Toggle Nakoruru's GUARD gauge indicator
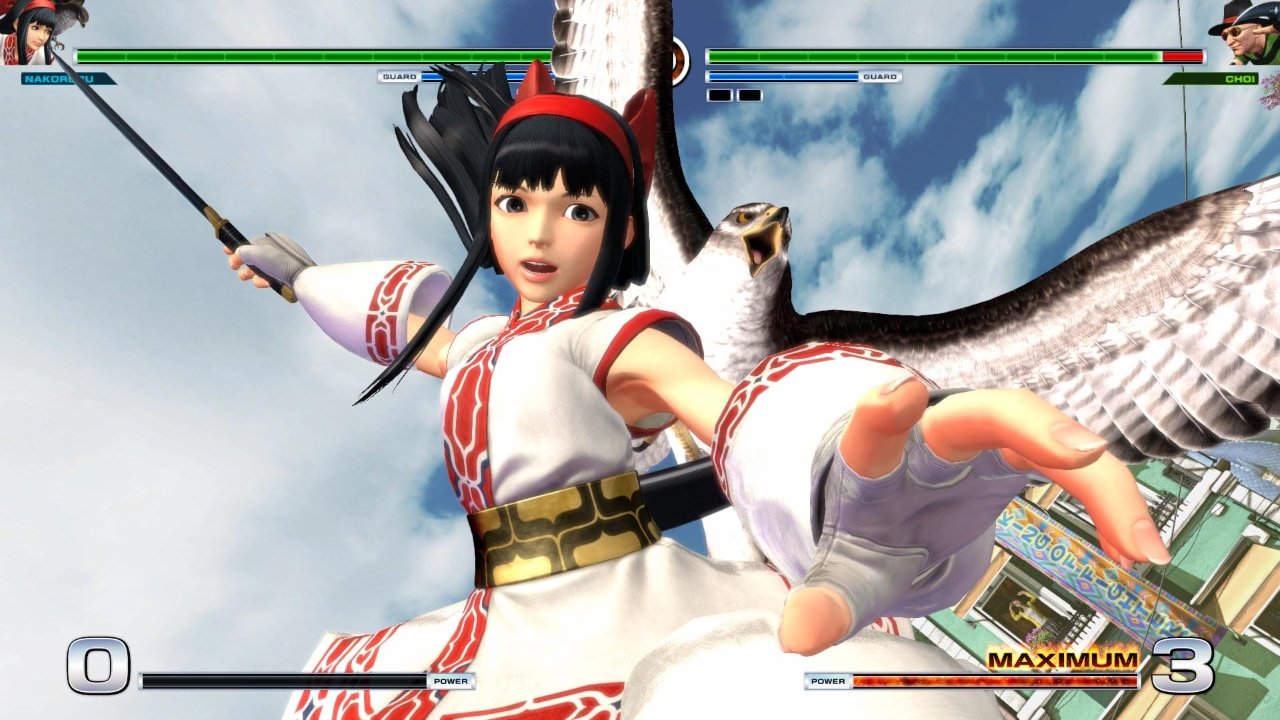This screenshot has height=720, width=1280. [x=399, y=75]
